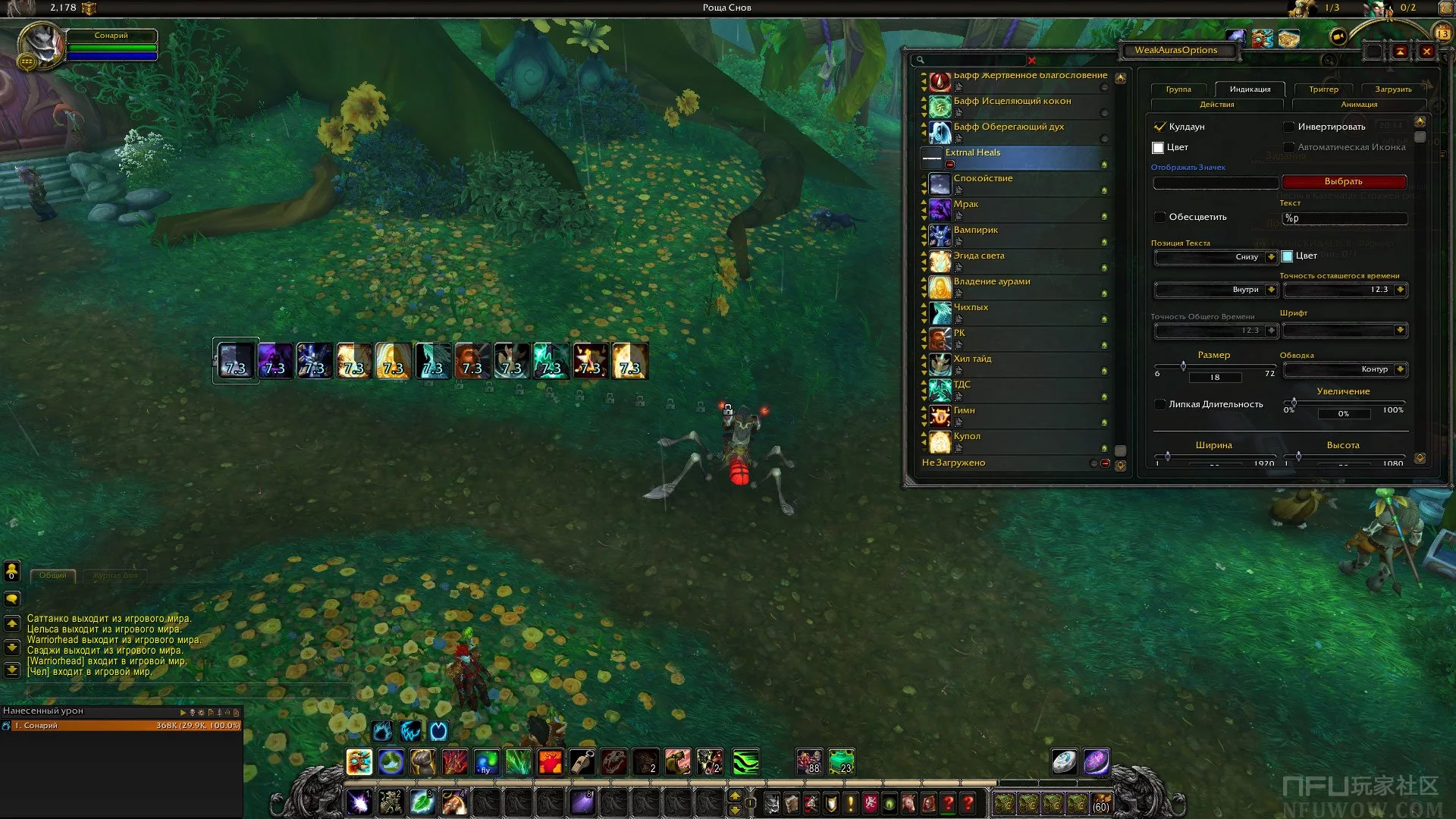The image size is (1456, 819).
Task: Select the Группа tab
Action: pos(1178,89)
